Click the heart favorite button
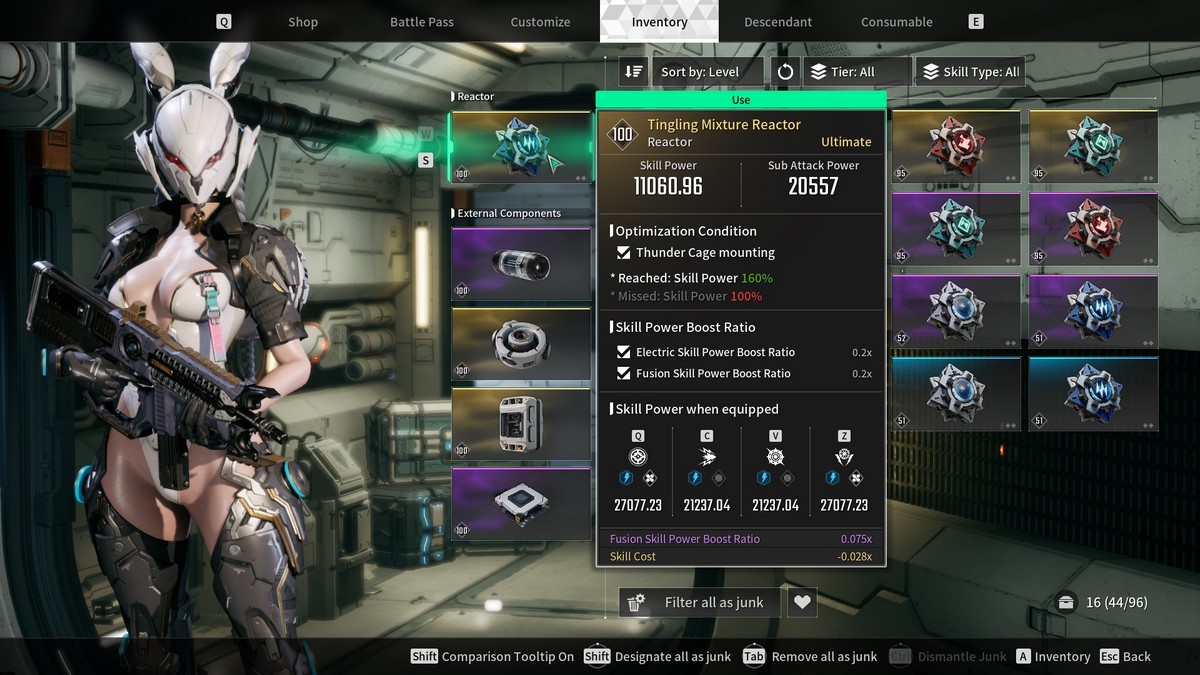 (x=802, y=602)
